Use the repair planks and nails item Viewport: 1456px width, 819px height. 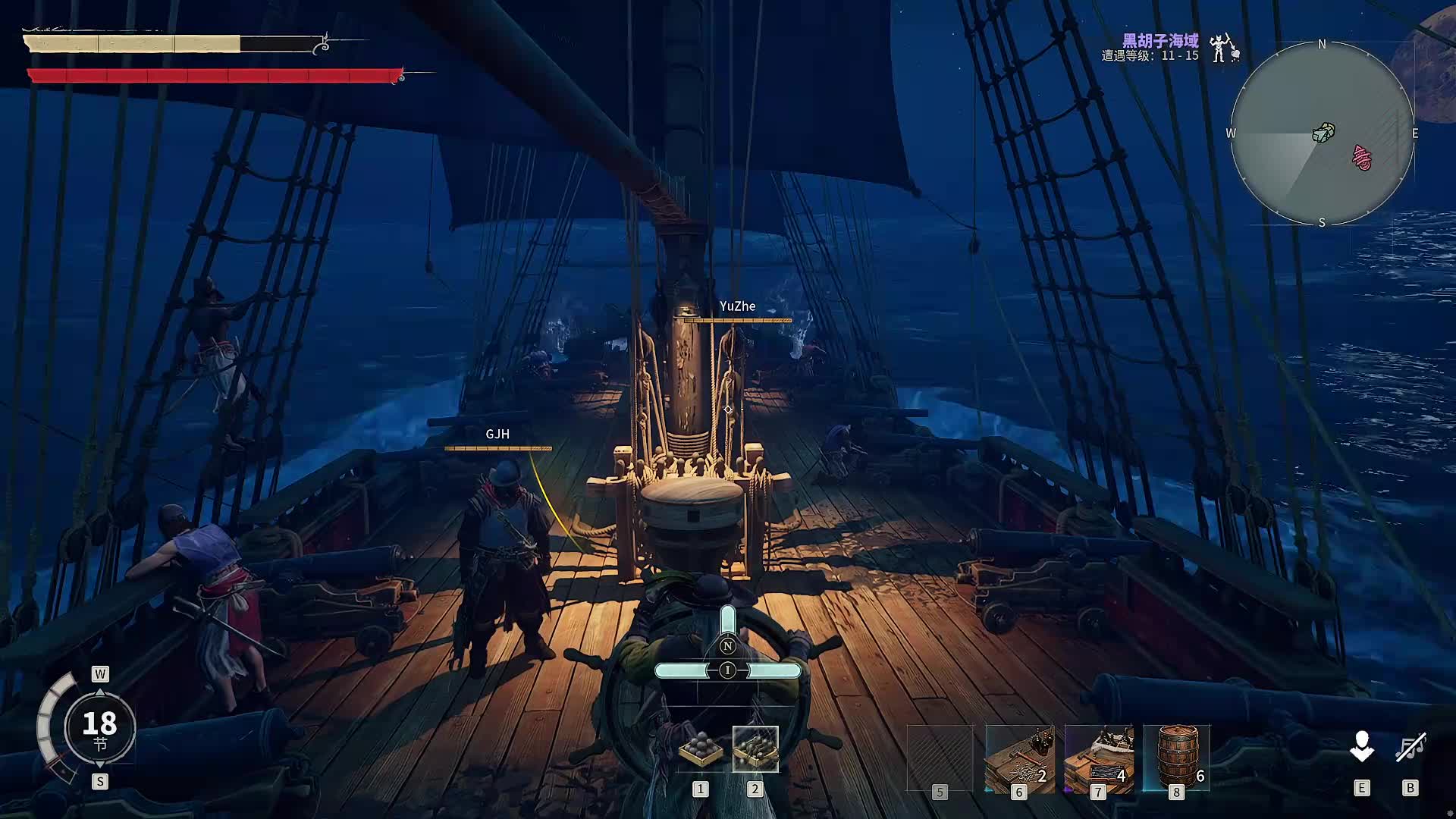pos(1019,759)
